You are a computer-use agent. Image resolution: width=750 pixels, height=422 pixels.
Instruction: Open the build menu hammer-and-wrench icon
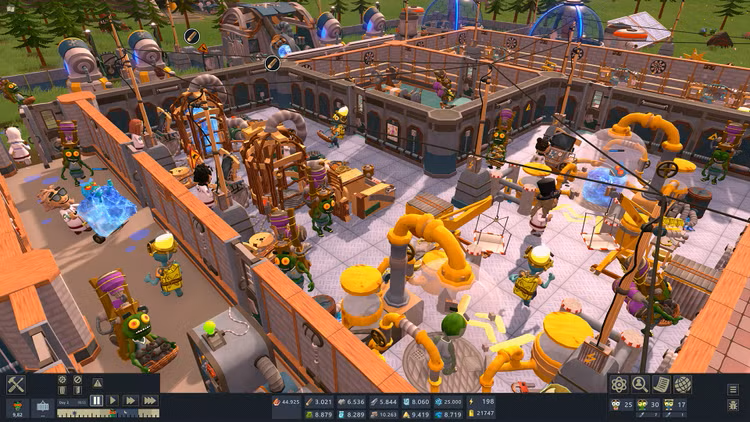coord(16,384)
